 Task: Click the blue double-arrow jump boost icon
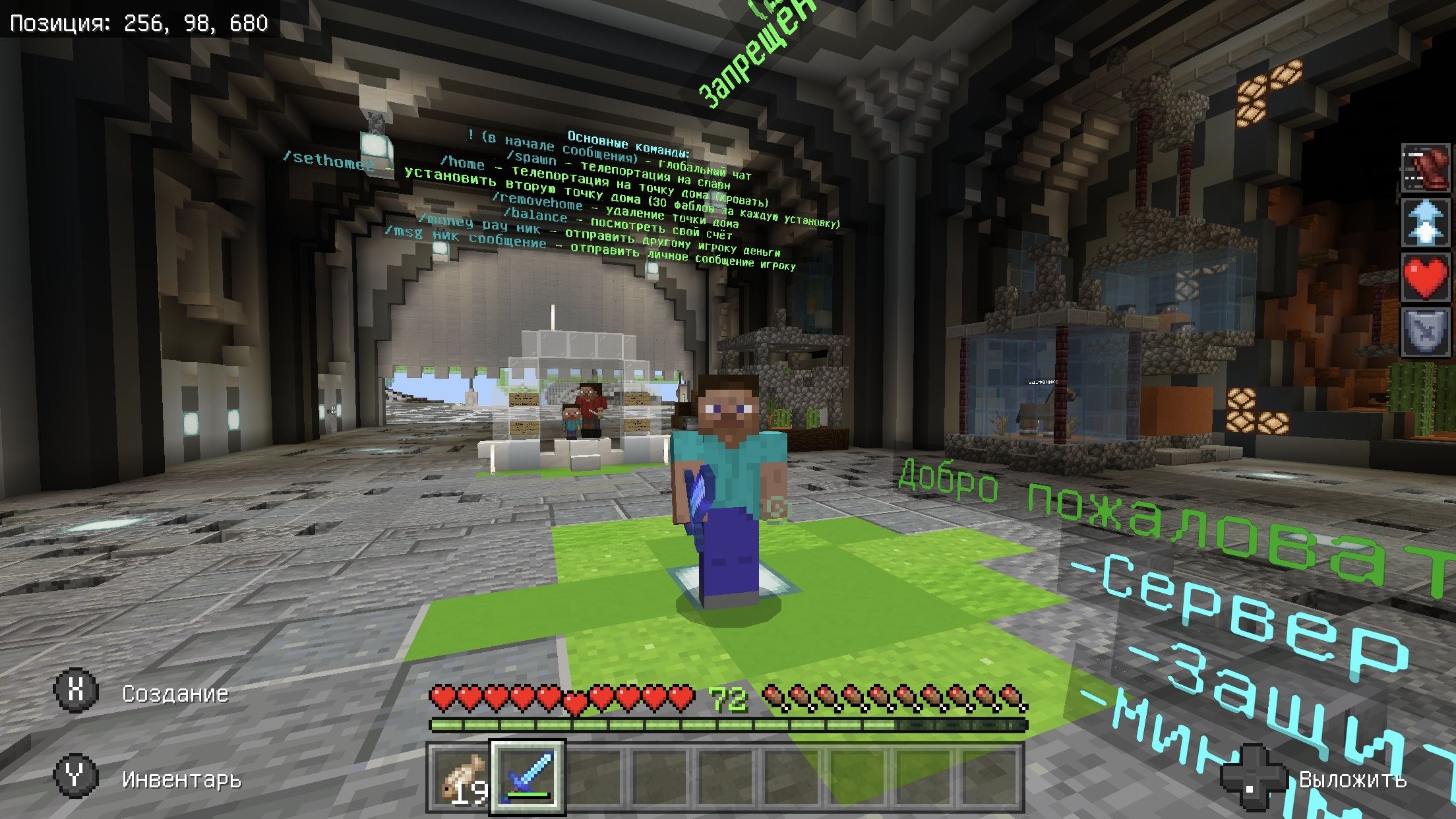[x=1426, y=222]
